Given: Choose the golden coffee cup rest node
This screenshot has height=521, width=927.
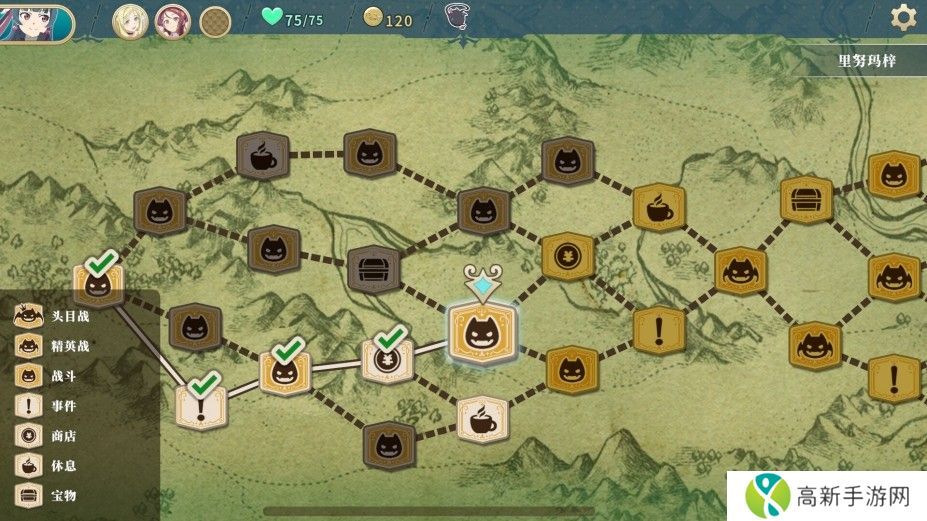Looking at the screenshot, I should 658,208.
